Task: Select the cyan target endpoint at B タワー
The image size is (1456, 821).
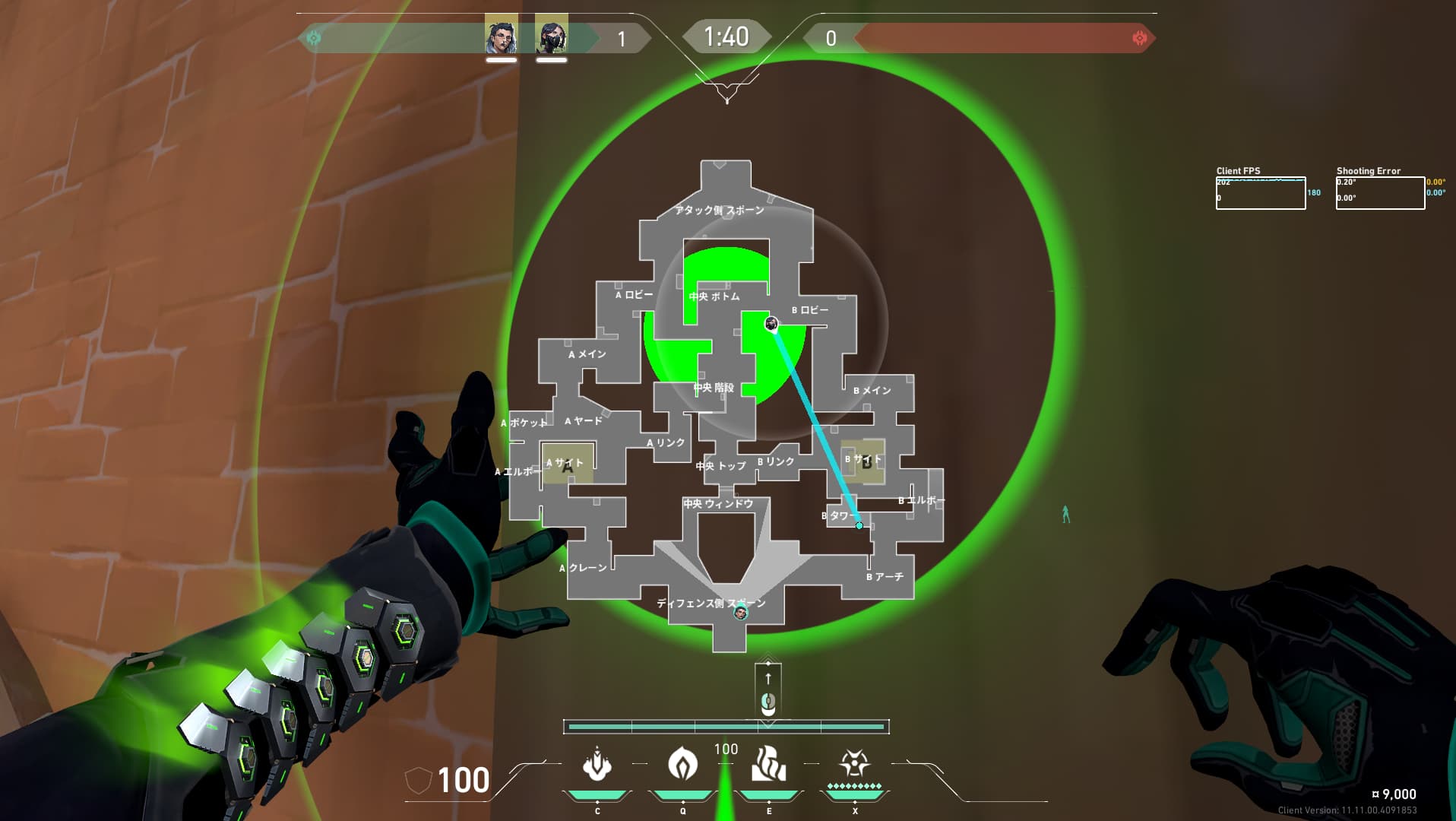Action: (x=859, y=525)
